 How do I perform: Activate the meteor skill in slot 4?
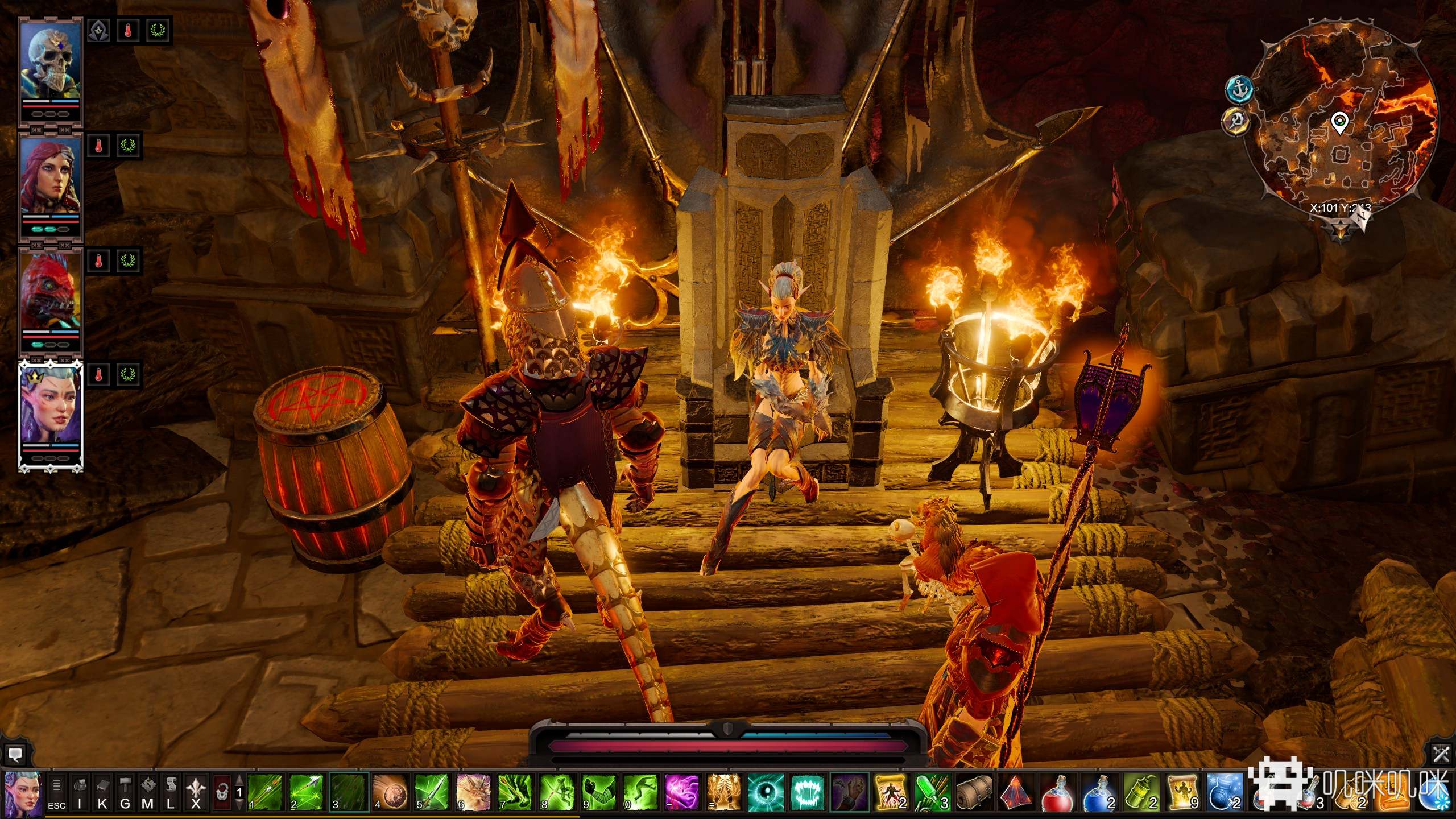pos(390,792)
